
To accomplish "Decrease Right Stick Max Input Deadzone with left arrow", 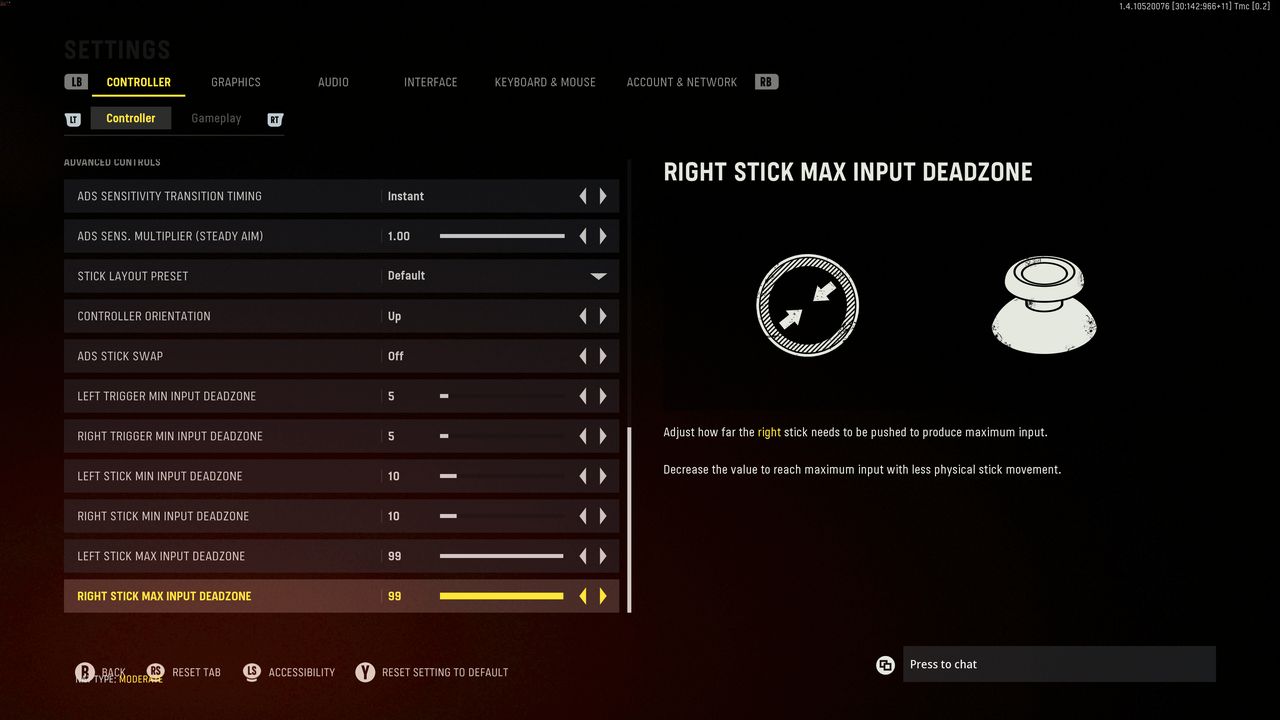I will coord(583,596).
